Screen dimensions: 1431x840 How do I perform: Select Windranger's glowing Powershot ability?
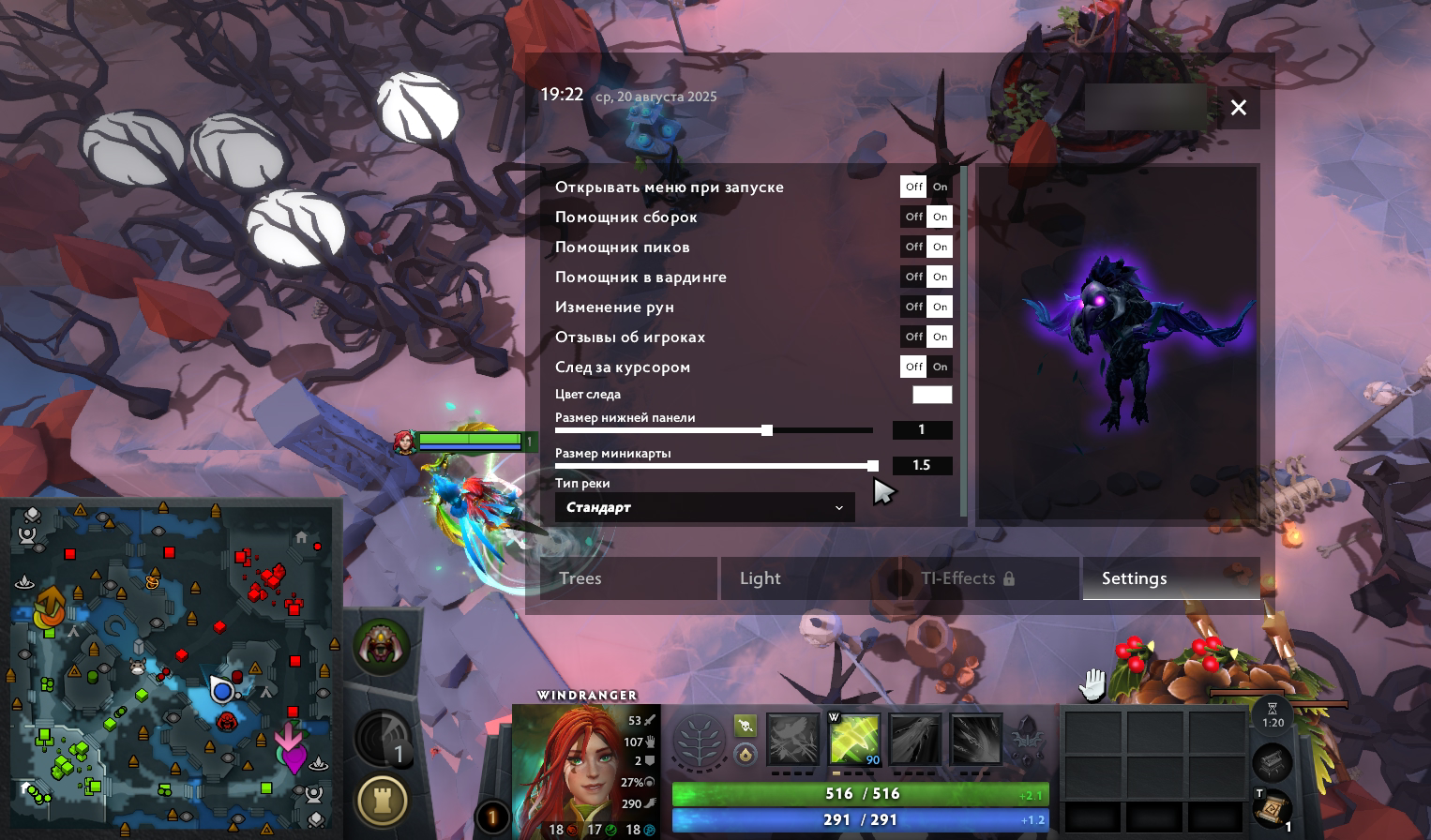tap(854, 739)
